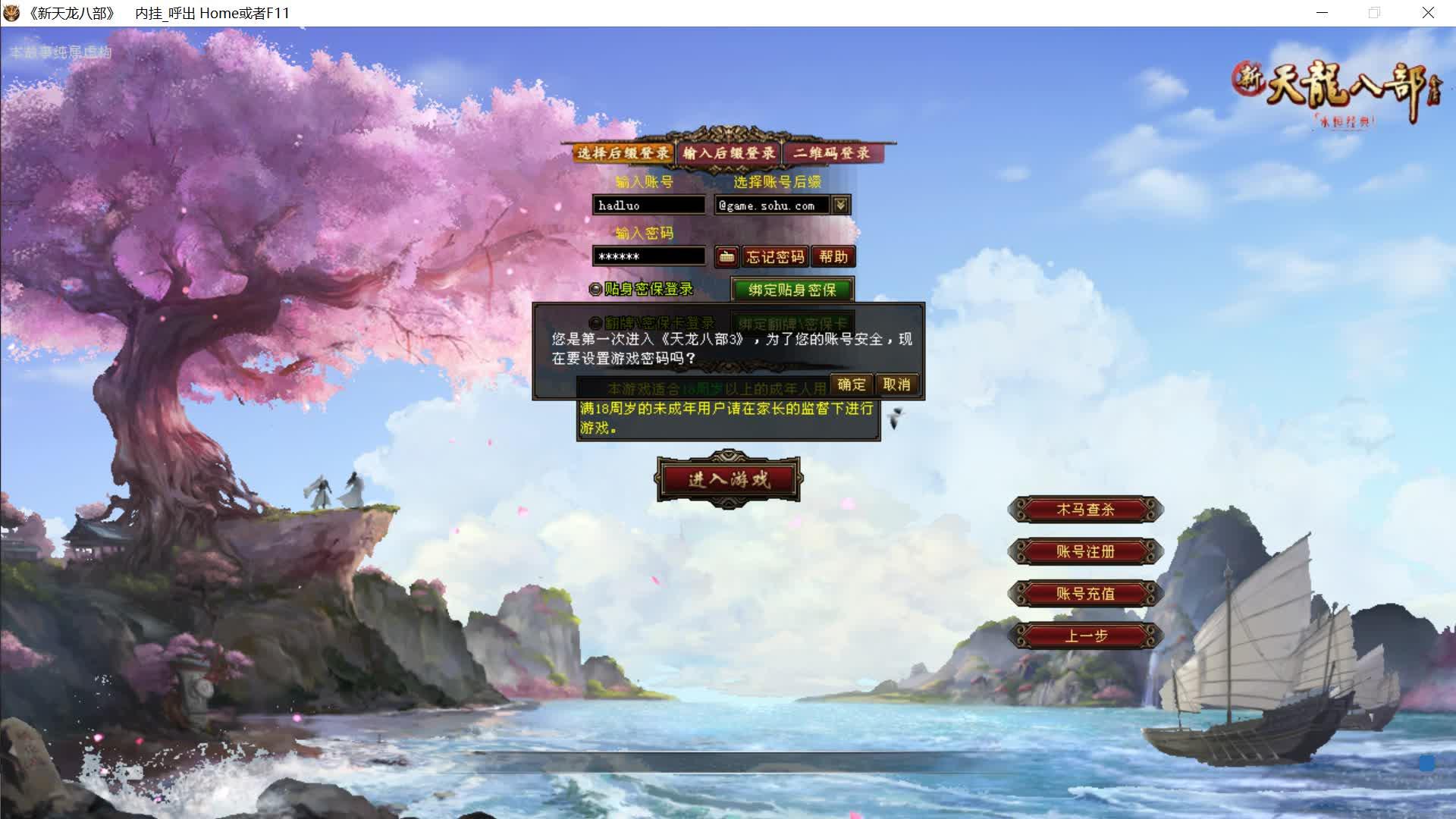The image size is (1456, 819).
Task: Open the on-screen keyboard beside the password field
Action: [726, 257]
